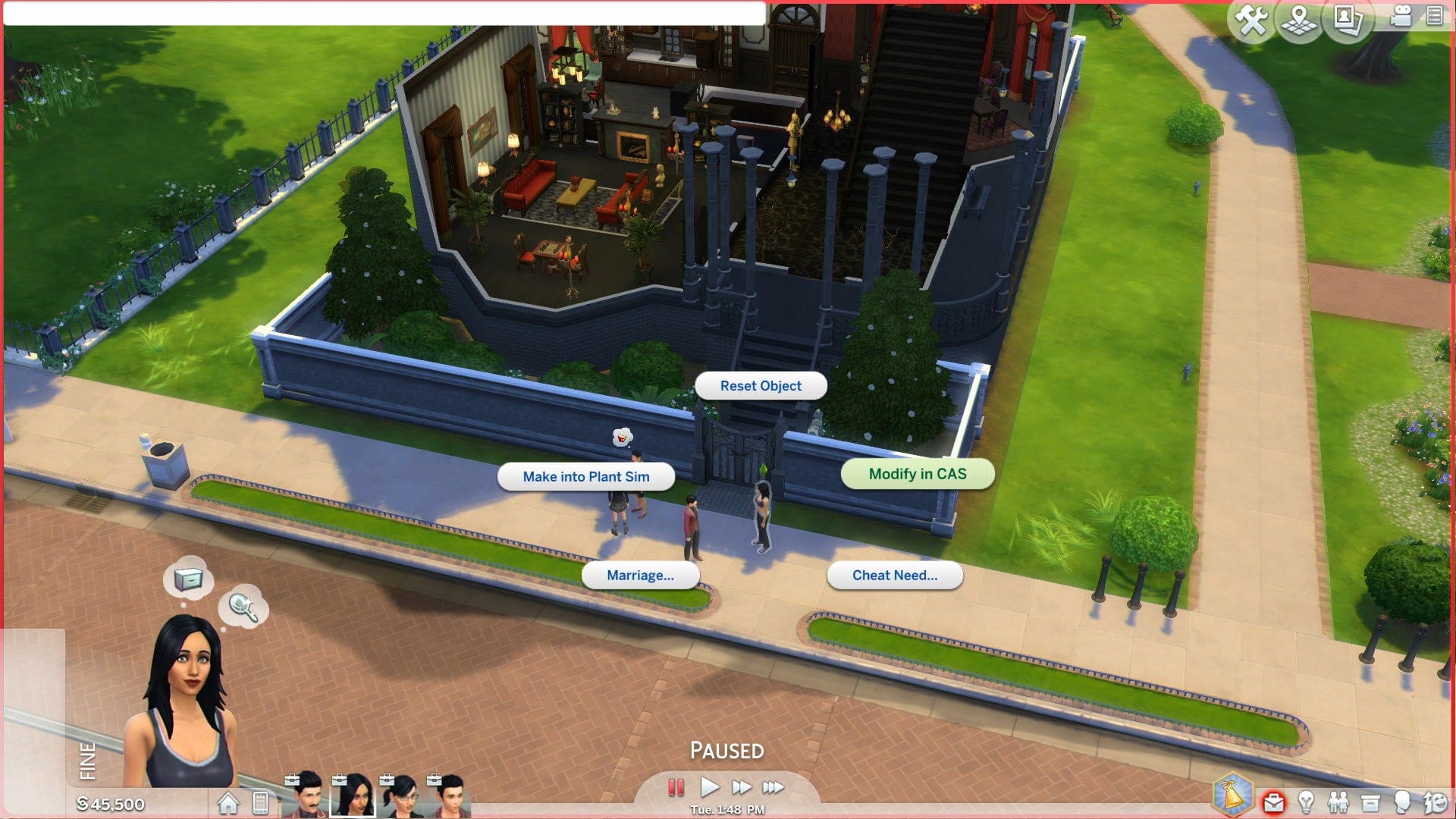Image resolution: width=1456 pixels, height=819 pixels.
Task: Open the Sim's Inventory box icon
Action: click(1371, 802)
